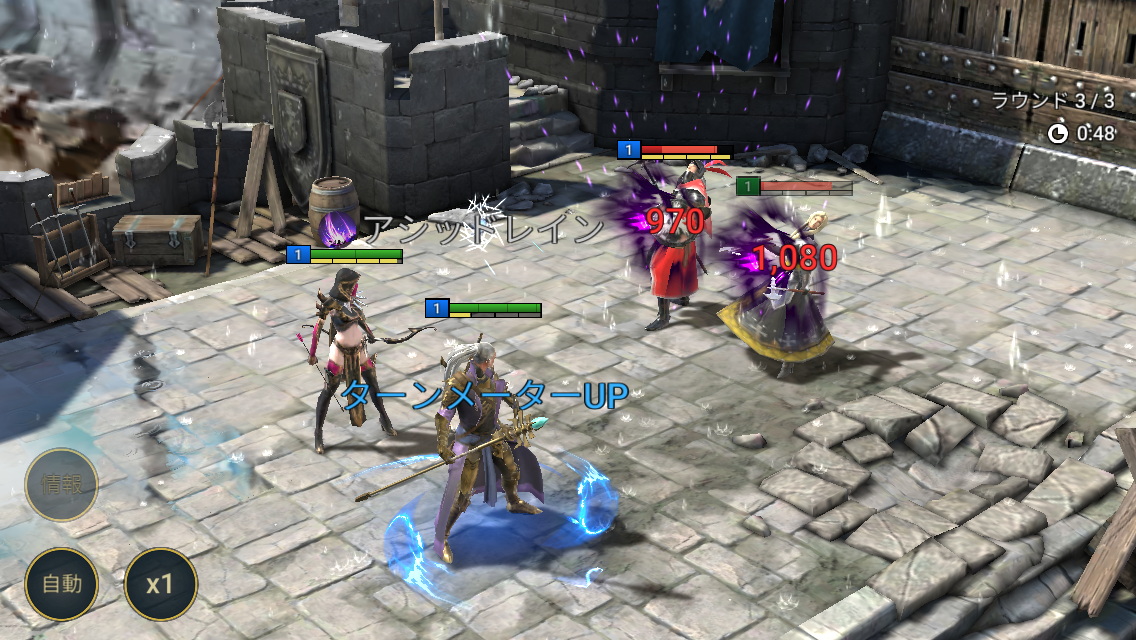Open the 情報 info button
Image resolution: width=1136 pixels, height=640 pixels.
pos(62,485)
